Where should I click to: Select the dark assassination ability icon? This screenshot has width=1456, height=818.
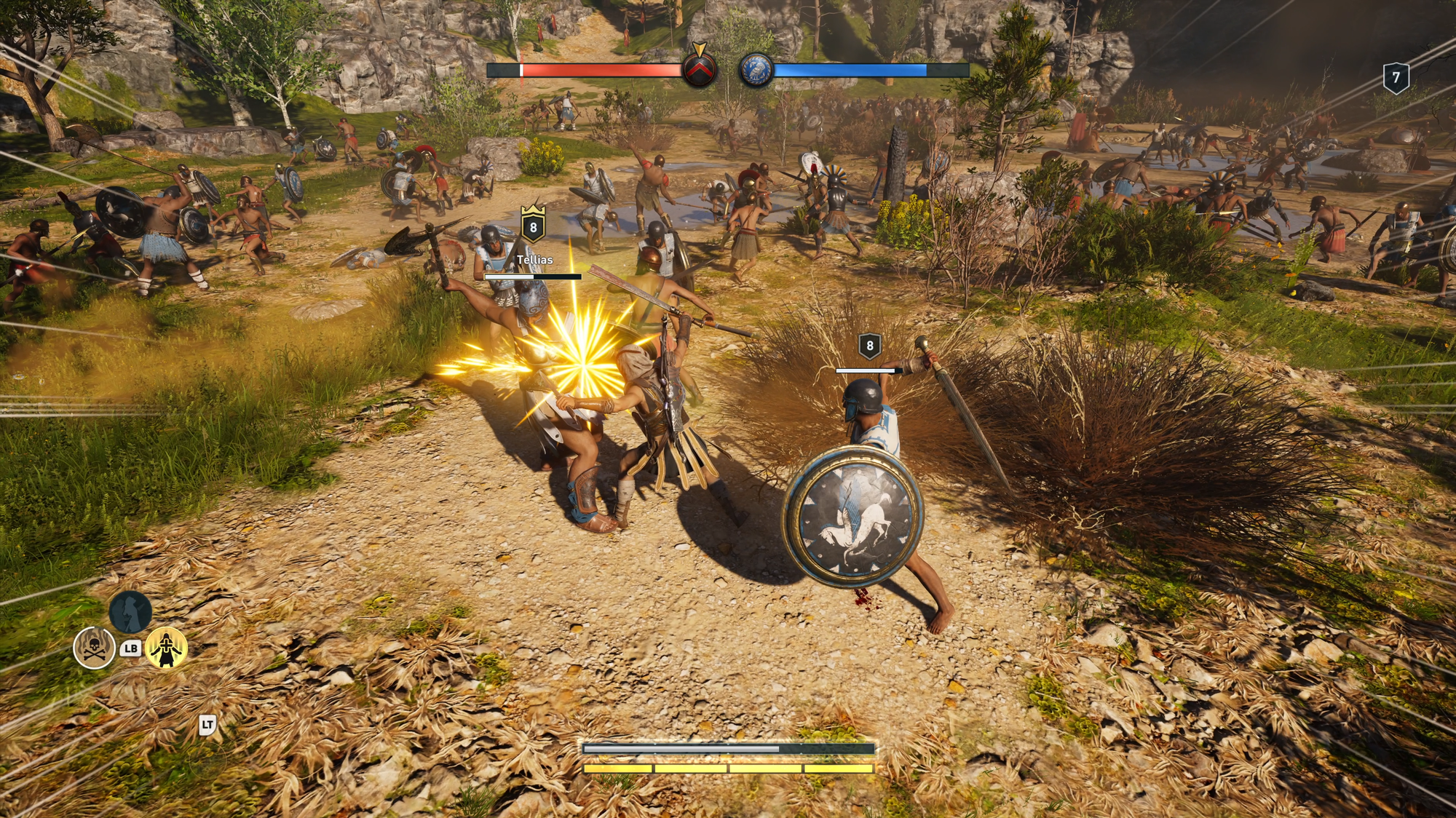click(130, 611)
